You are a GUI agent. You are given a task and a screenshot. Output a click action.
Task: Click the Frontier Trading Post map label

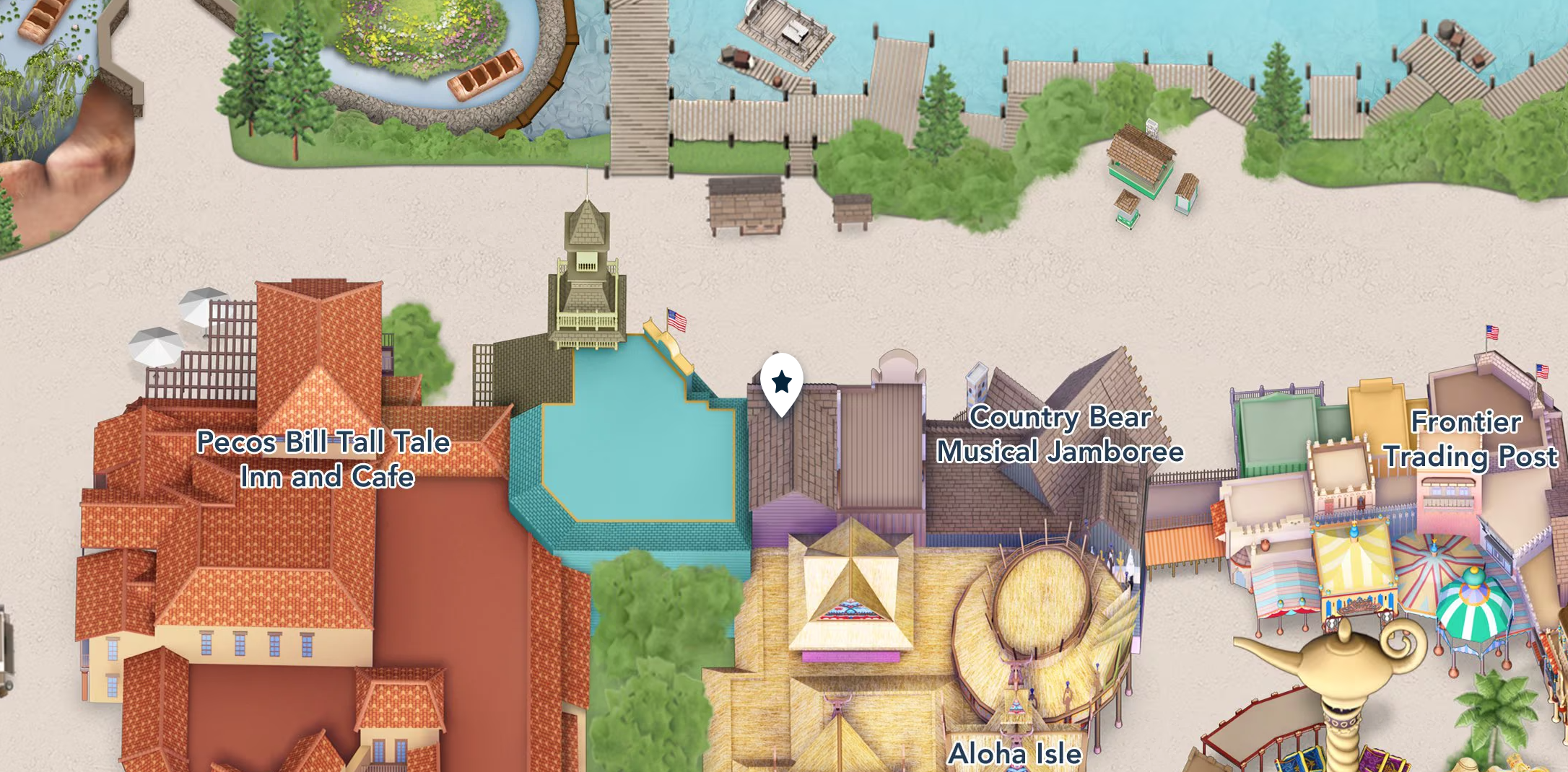pos(1469,439)
